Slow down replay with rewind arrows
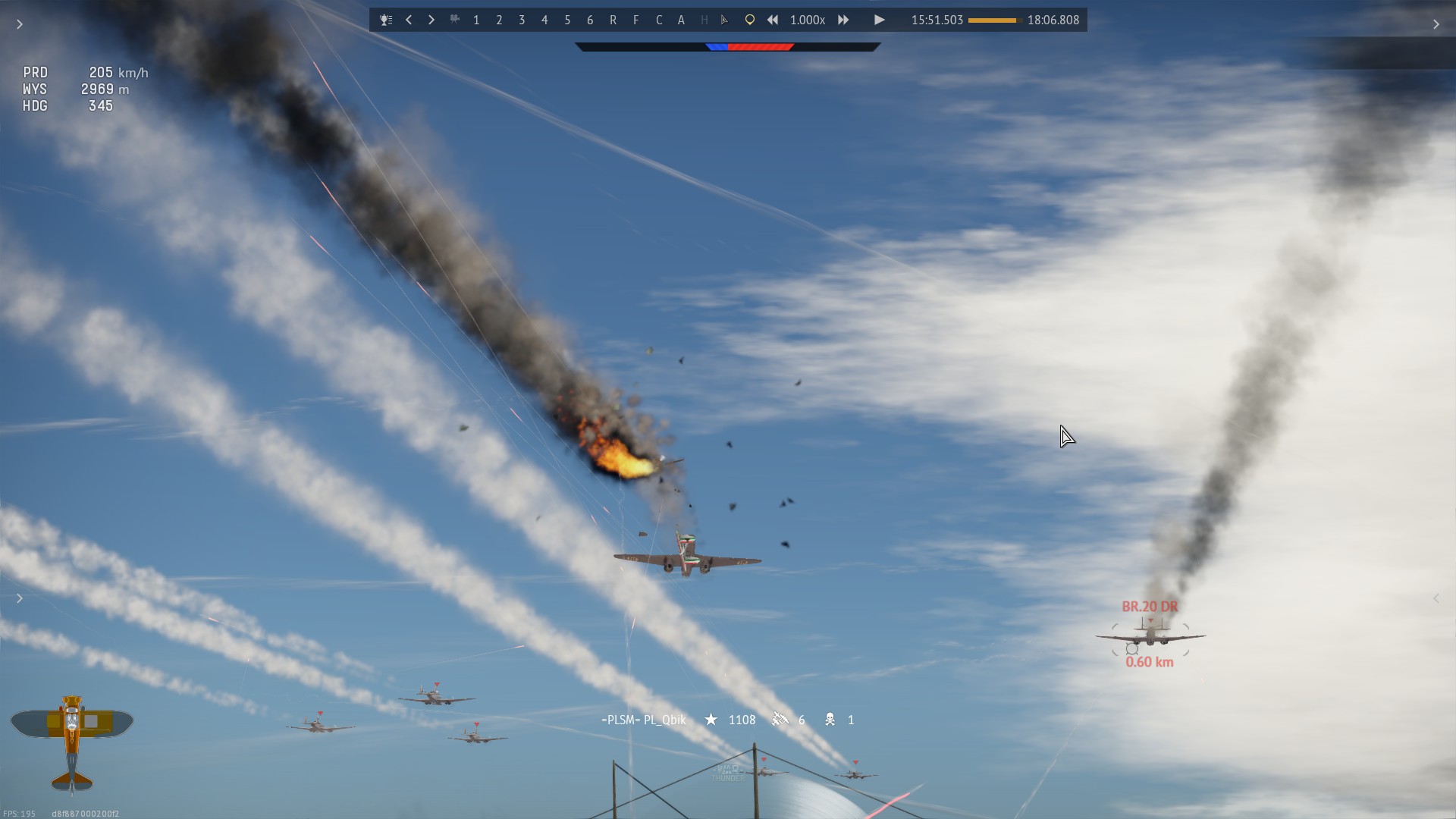The height and width of the screenshot is (819, 1456). pos(773,20)
